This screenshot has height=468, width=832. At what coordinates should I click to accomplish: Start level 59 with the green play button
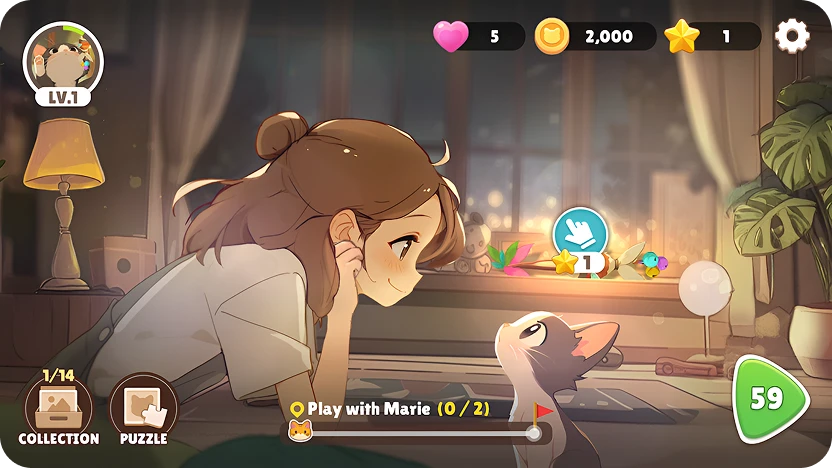[770, 399]
